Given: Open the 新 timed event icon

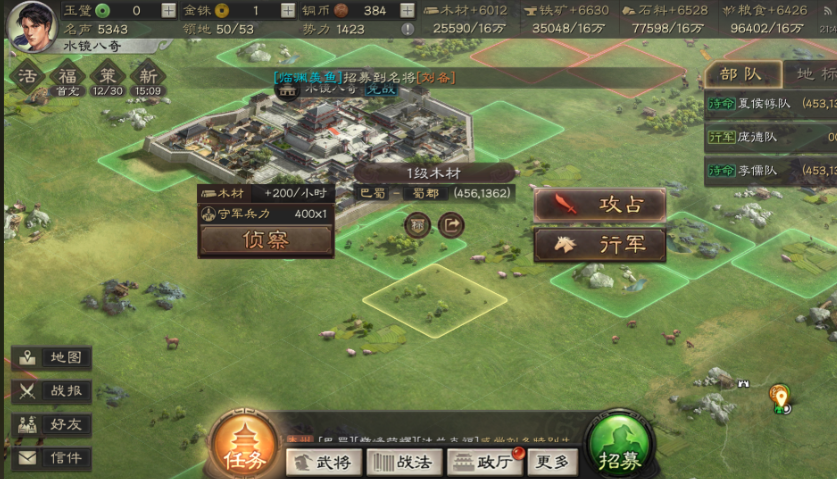Looking at the screenshot, I should [148, 76].
